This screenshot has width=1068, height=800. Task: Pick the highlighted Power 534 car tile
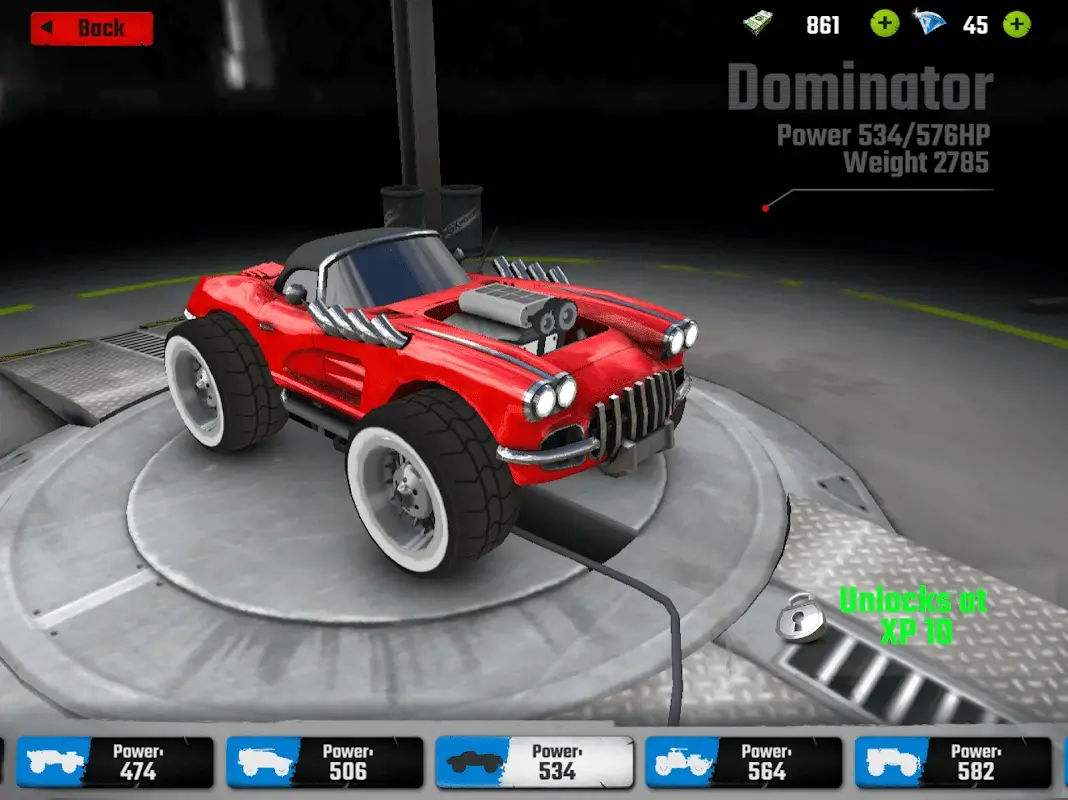[534, 763]
